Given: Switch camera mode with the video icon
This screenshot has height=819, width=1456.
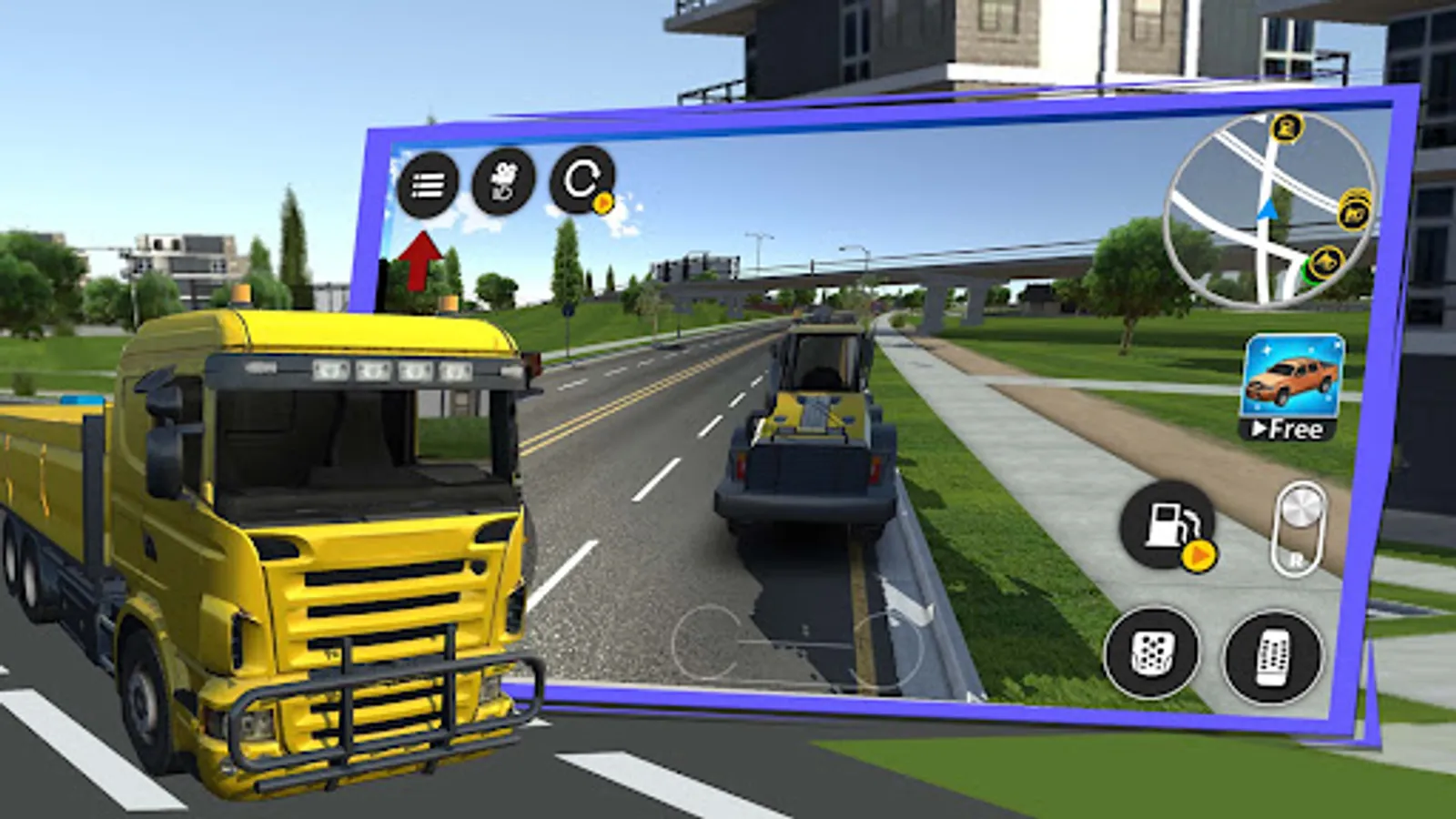Looking at the screenshot, I should pyautogui.click(x=503, y=179).
